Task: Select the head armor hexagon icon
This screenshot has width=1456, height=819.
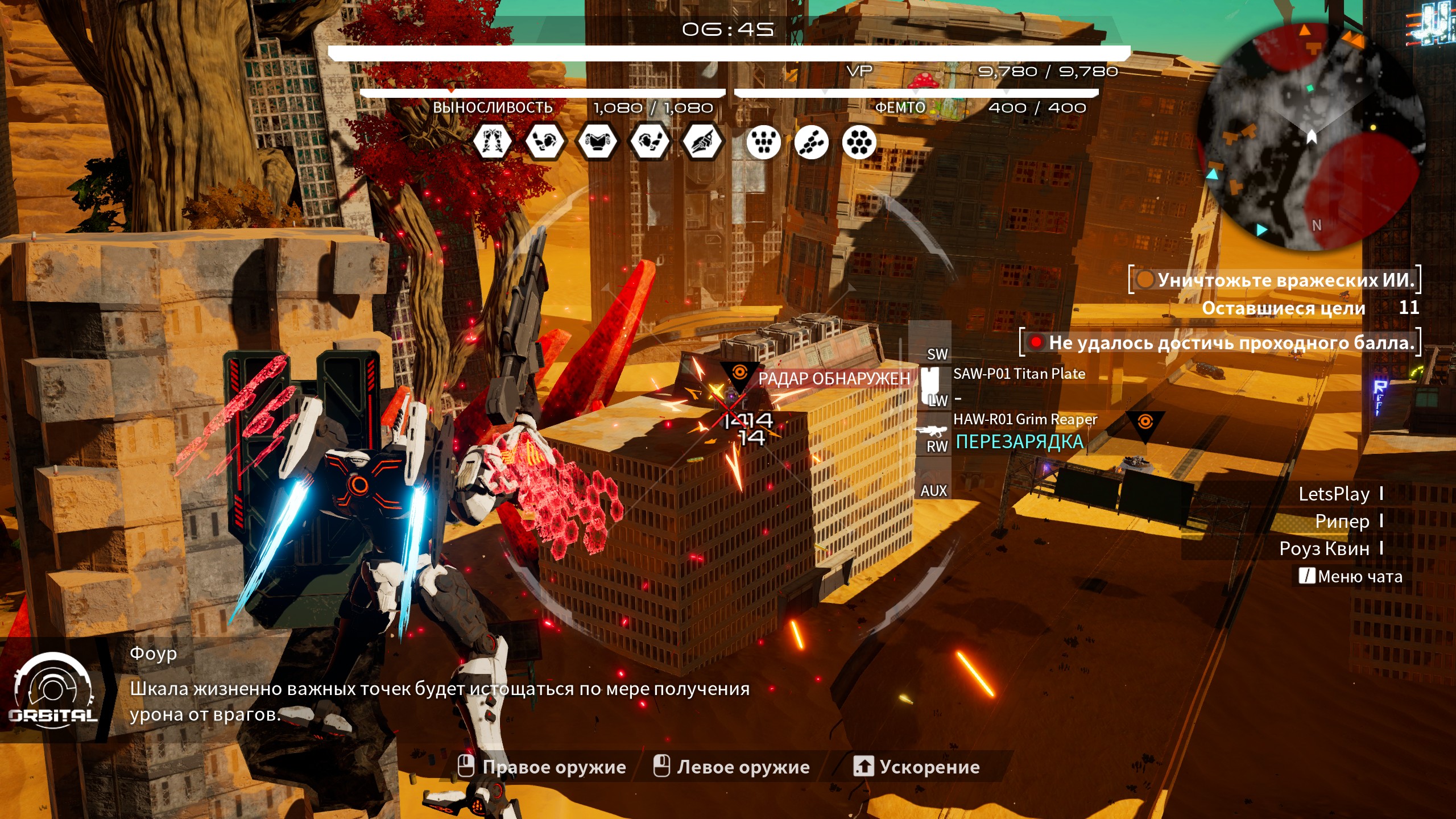Action: click(x=702, y=141)
